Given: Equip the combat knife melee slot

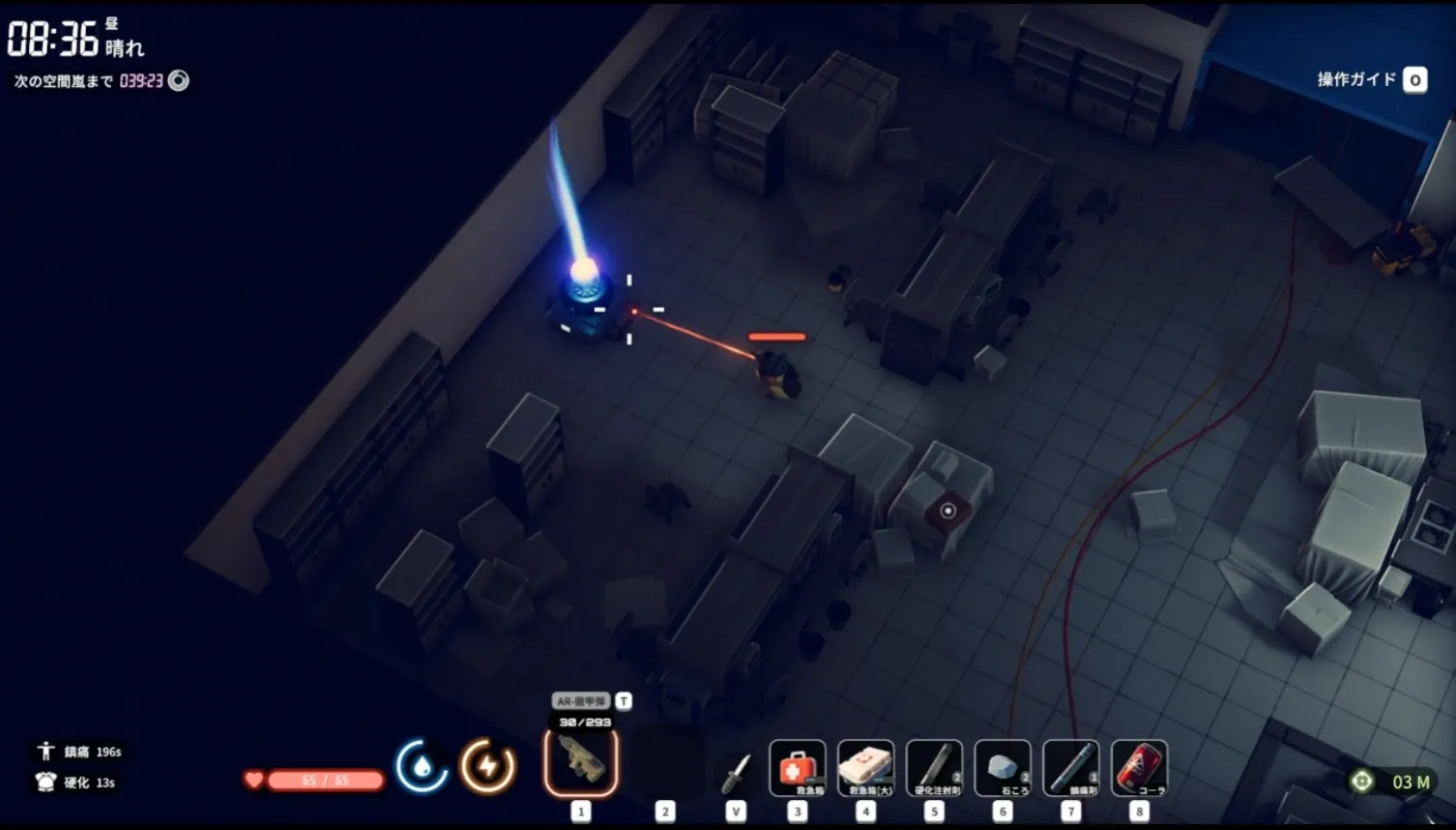Looking at the screenshot, I should pyautogui.click(x=736, y=773).
